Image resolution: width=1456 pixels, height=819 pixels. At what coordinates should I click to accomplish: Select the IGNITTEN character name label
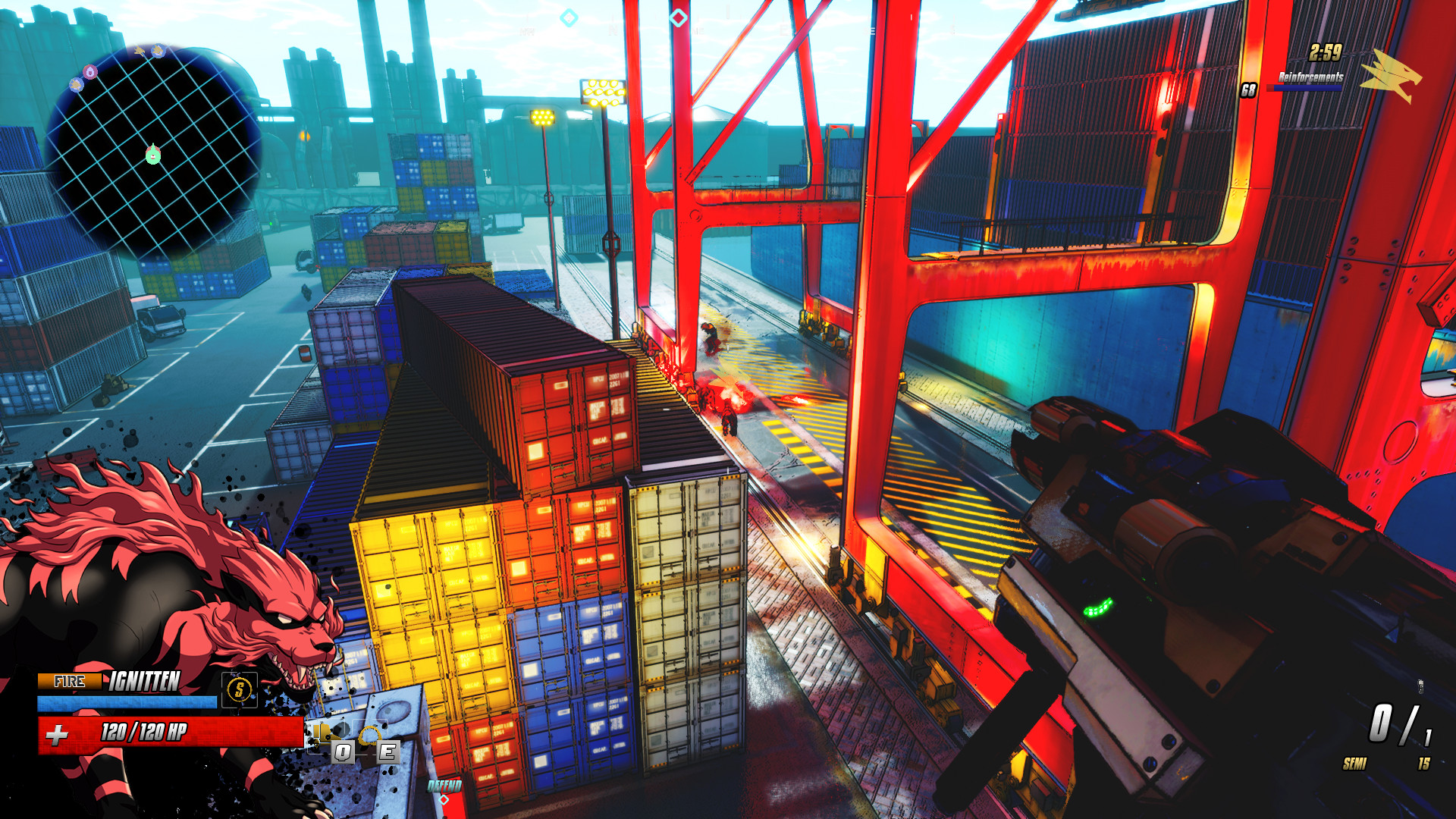(146, 681)
